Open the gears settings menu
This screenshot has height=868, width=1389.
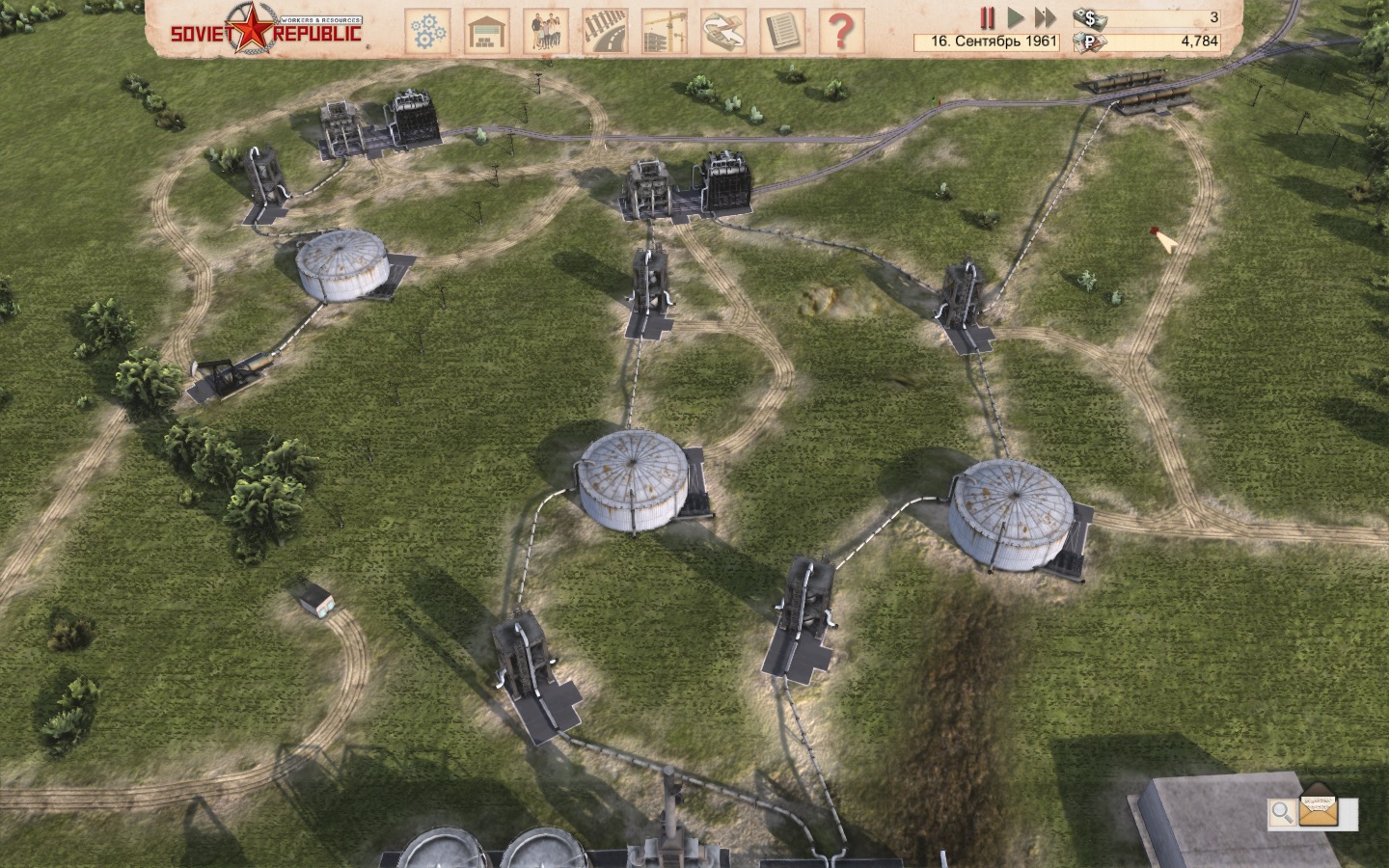point(427,31)
